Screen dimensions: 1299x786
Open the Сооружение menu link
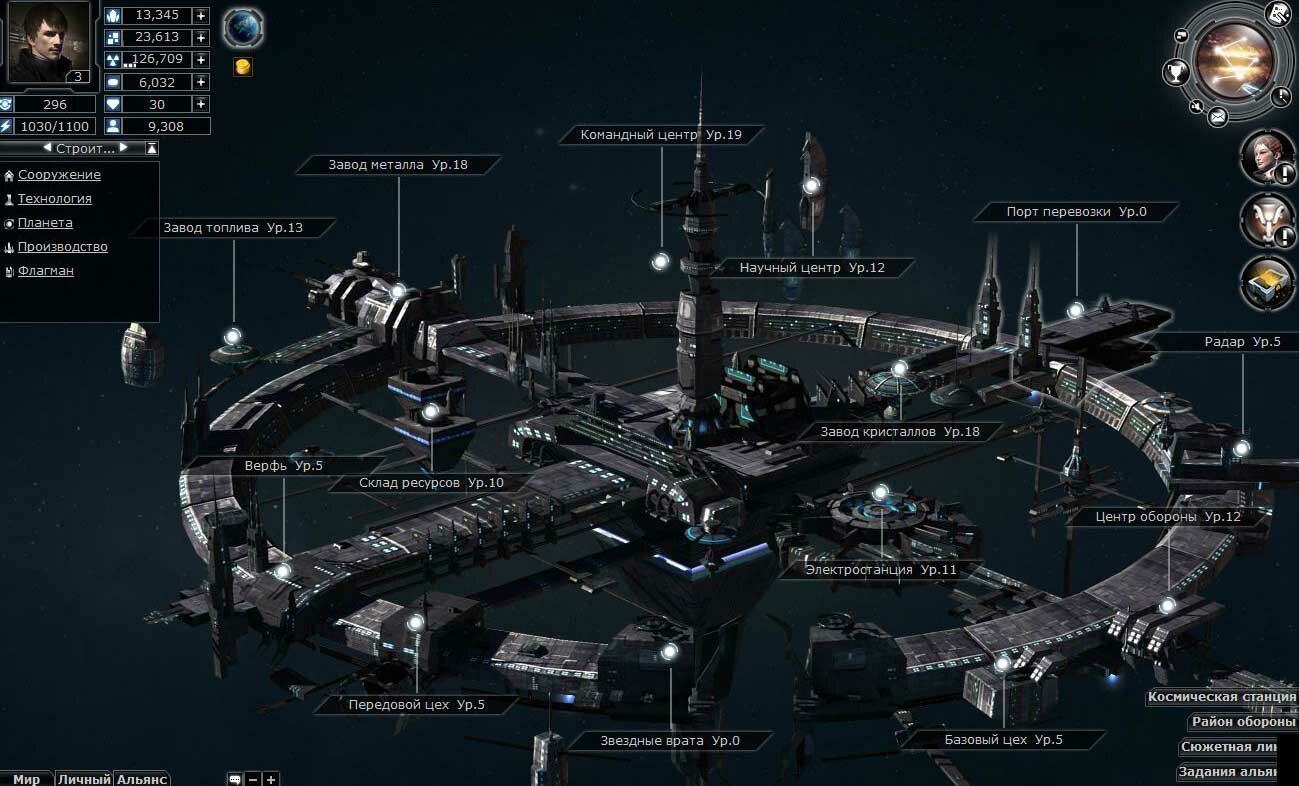[x=59, y=175]
